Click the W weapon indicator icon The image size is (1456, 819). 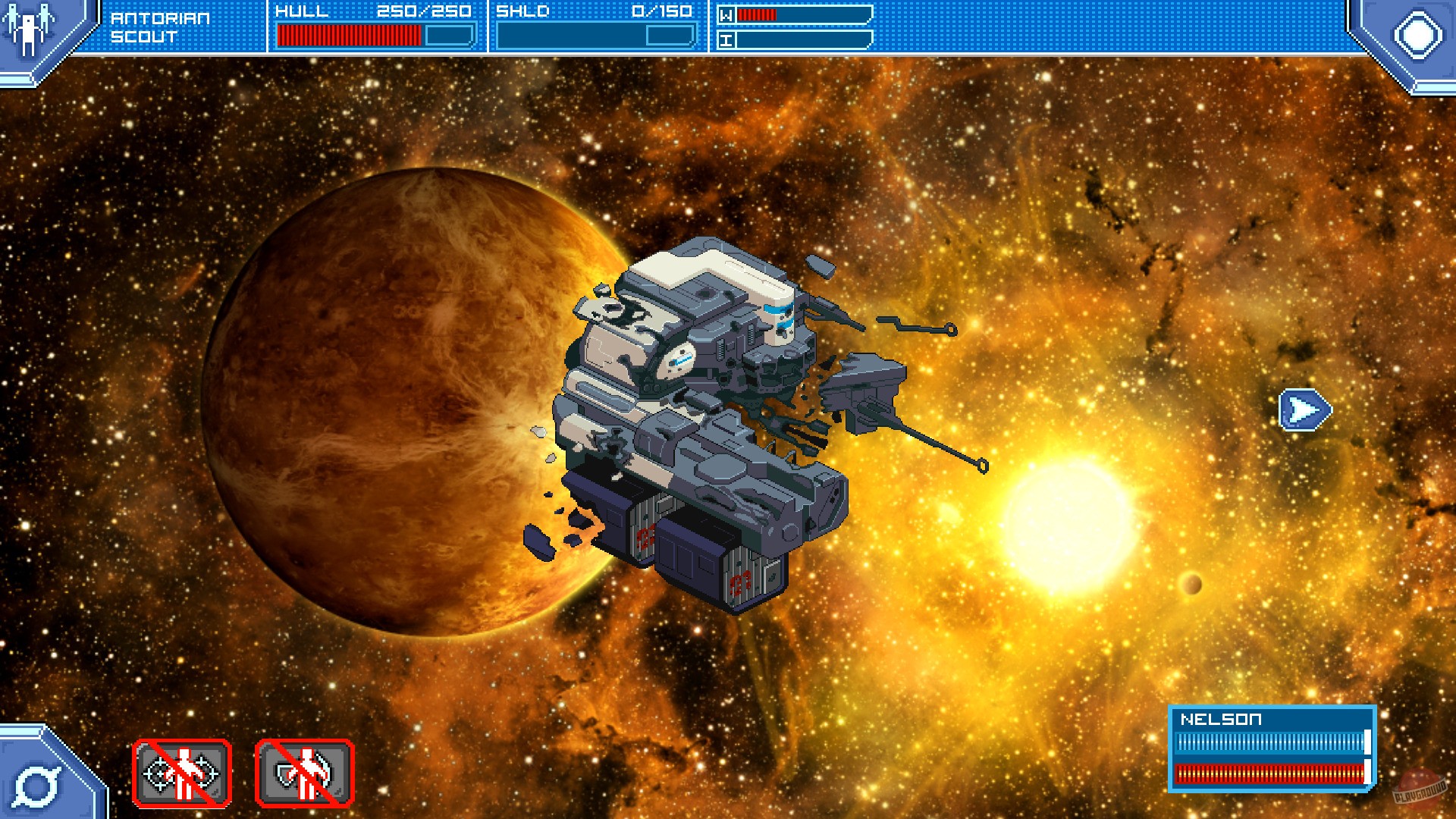pyautogui.click(x=727, y=14)
